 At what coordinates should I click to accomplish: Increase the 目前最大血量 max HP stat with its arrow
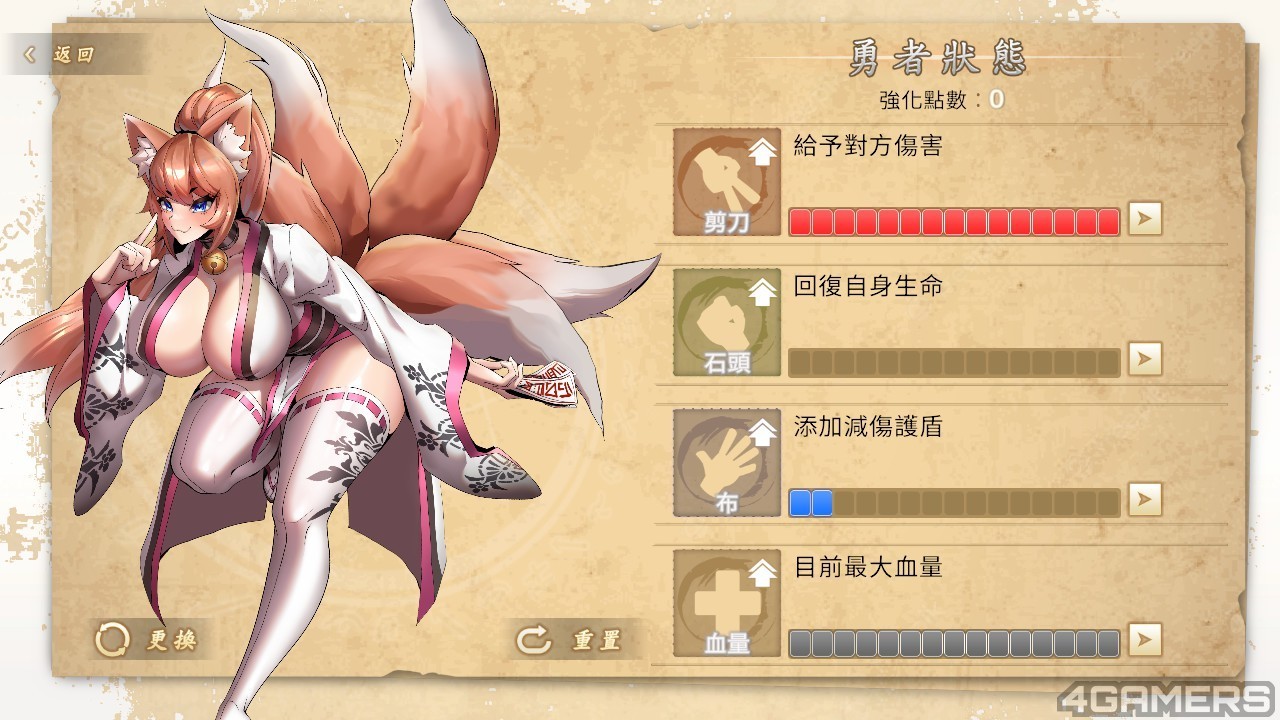[1145, 638]
